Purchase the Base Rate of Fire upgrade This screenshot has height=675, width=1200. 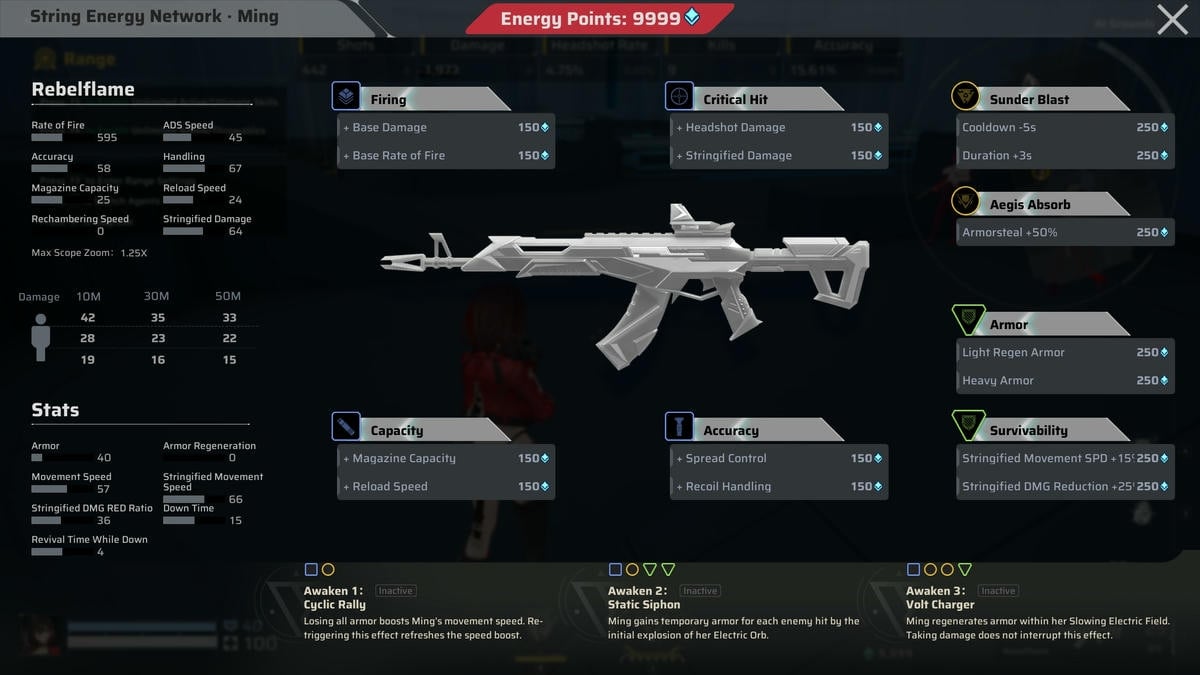[445, 156]
